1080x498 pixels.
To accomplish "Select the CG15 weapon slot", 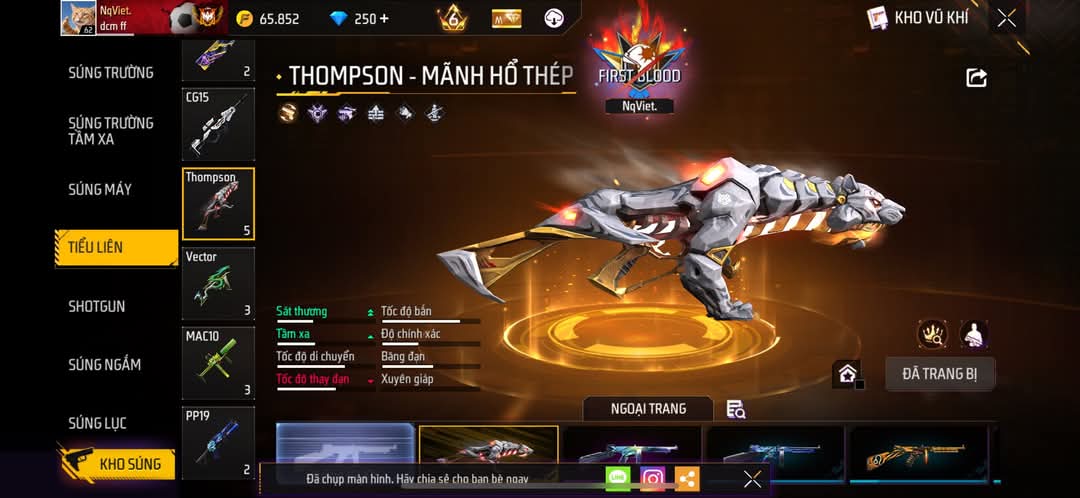I will (x=218, y=125).
